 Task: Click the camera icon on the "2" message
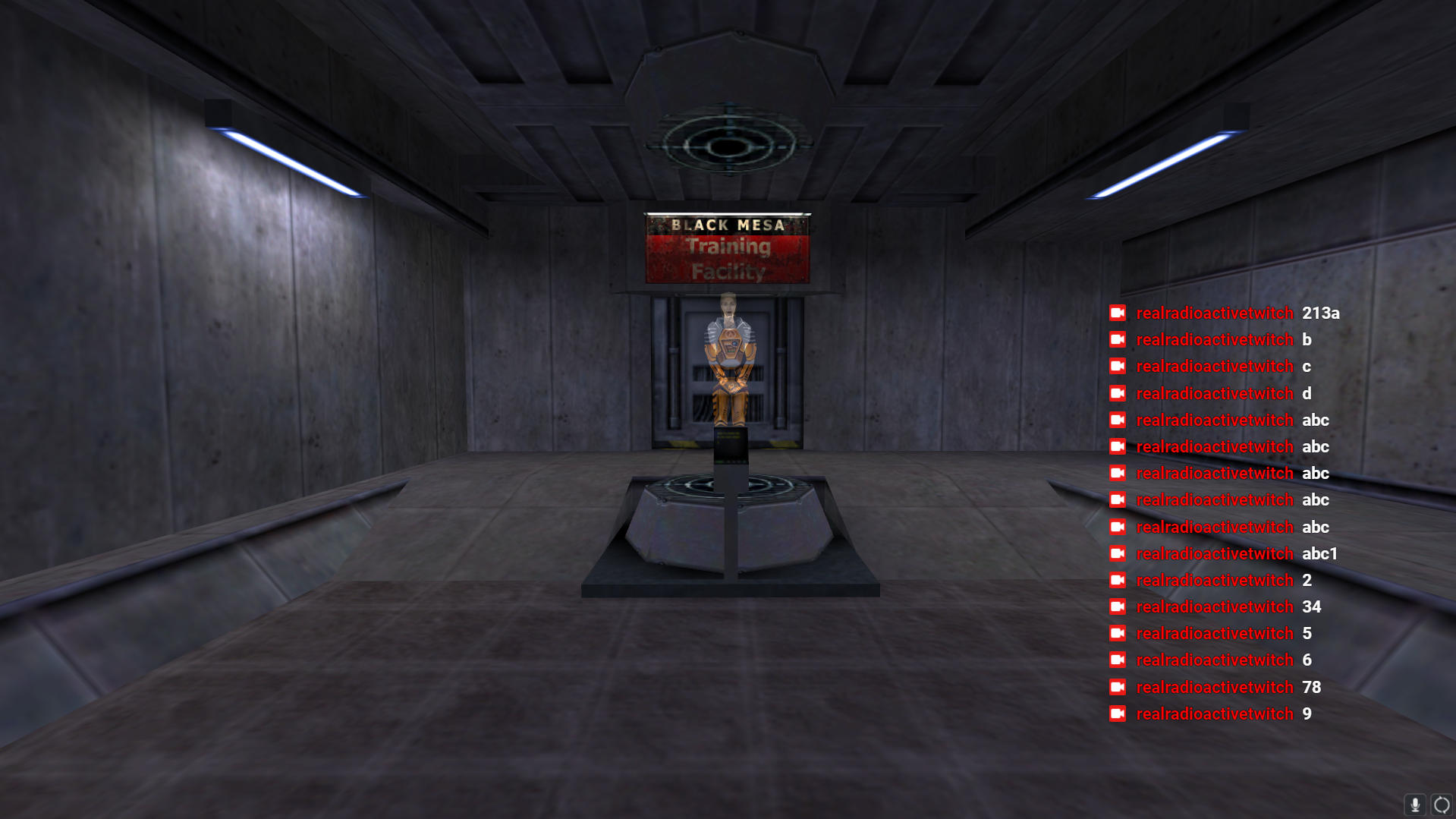(1118, 580)
